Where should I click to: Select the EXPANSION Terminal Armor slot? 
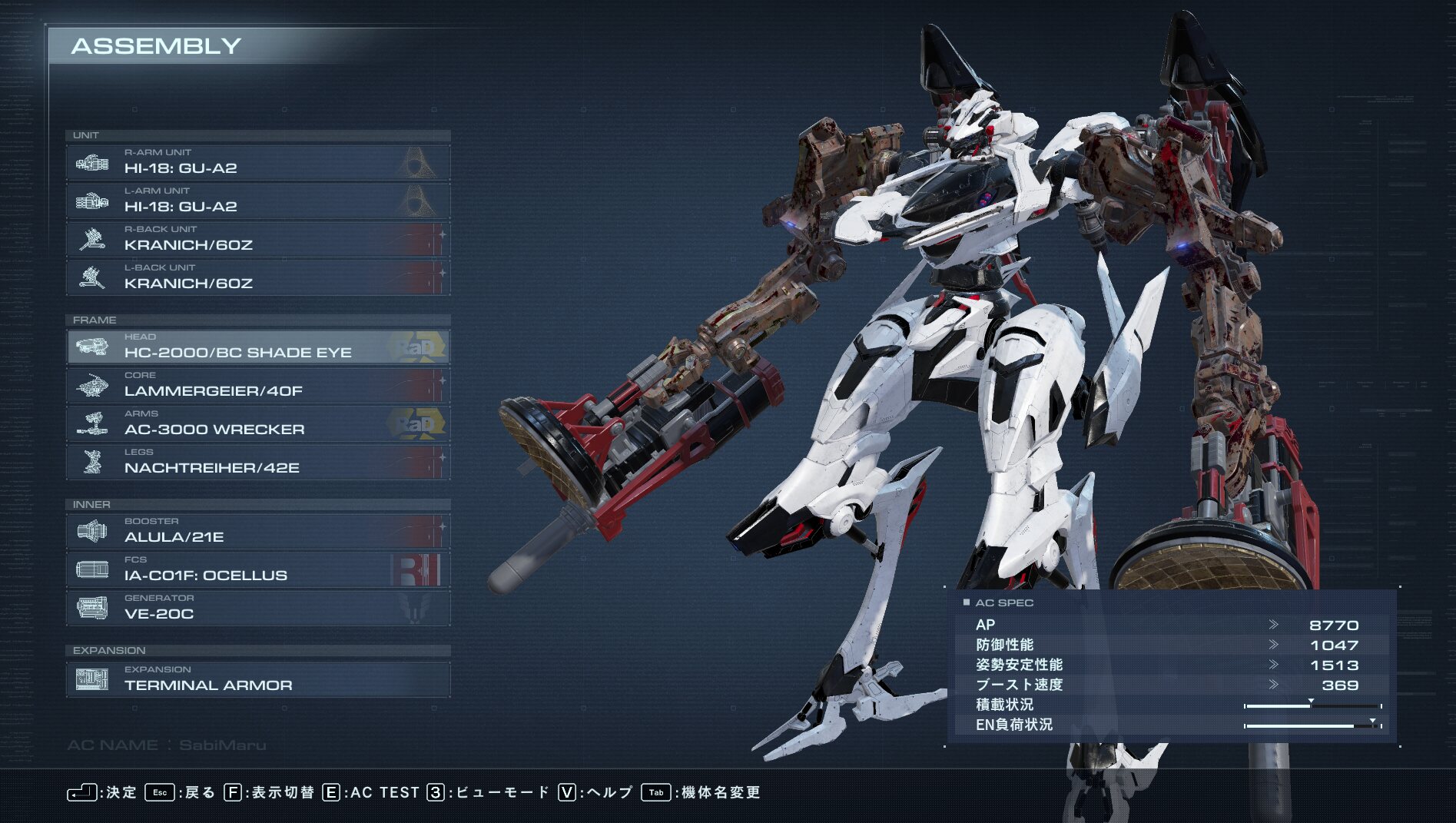pos(257,679)
